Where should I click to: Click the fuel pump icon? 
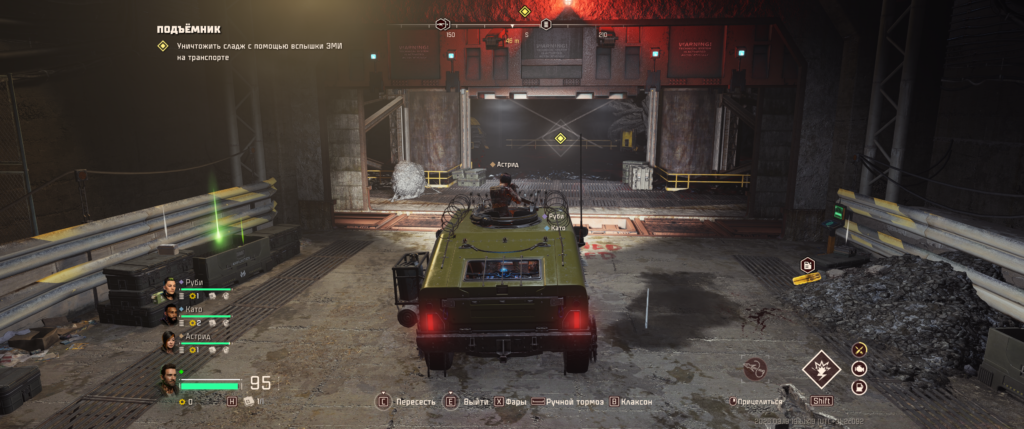point(858,387)
